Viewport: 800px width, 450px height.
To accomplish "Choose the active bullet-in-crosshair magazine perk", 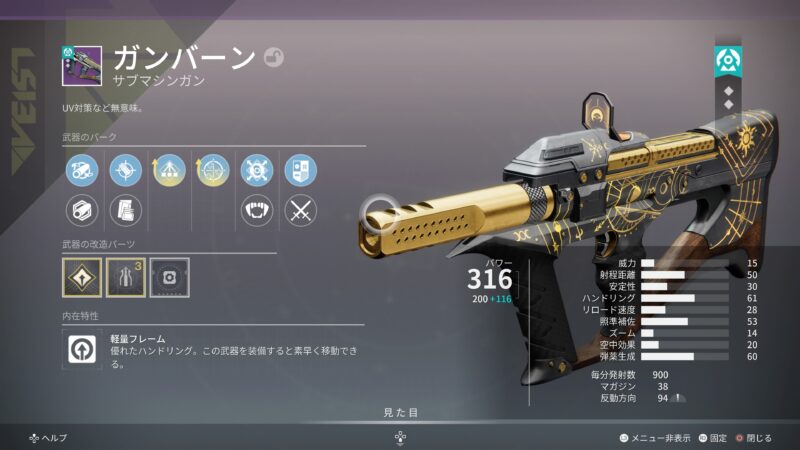I will pos(125,169).
